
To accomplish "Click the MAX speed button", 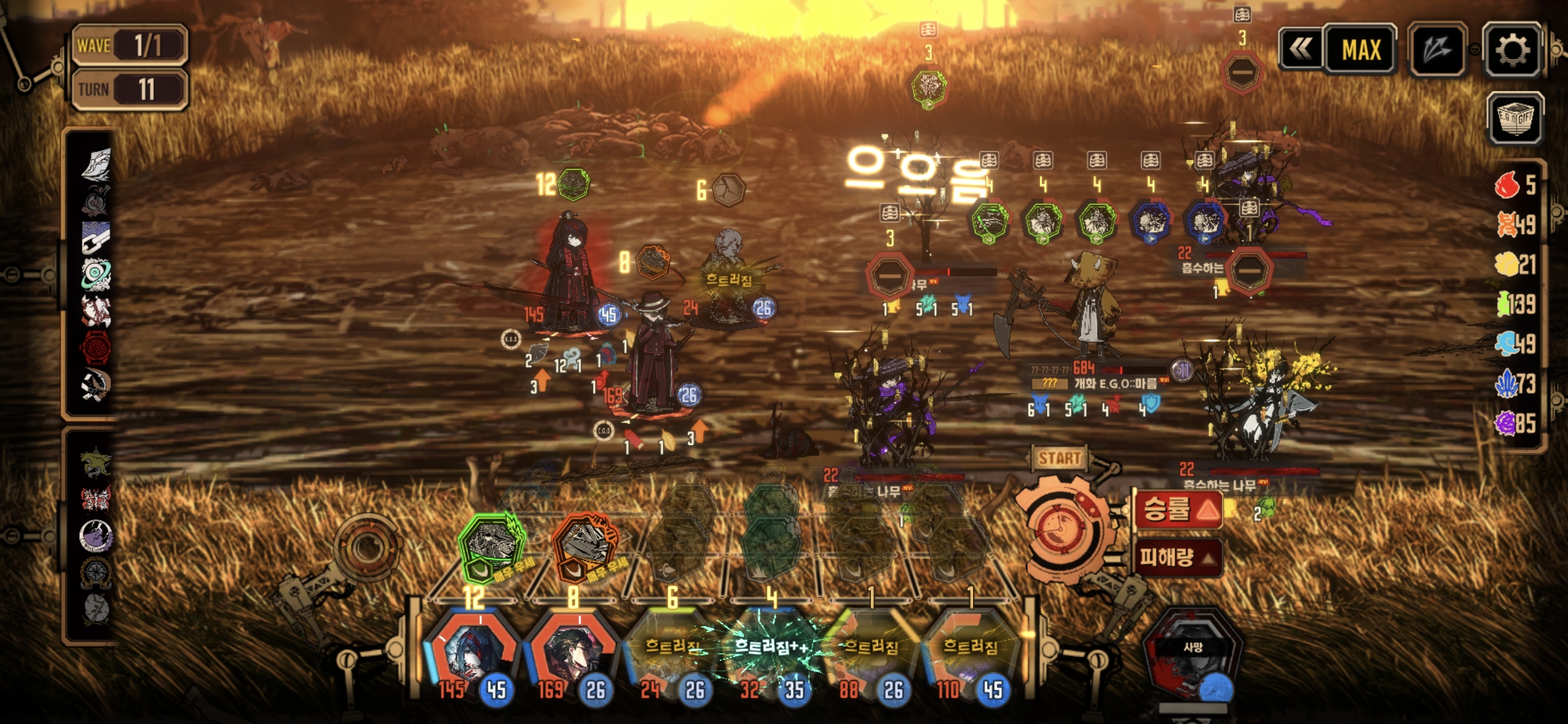I will tap(1360, 50).
